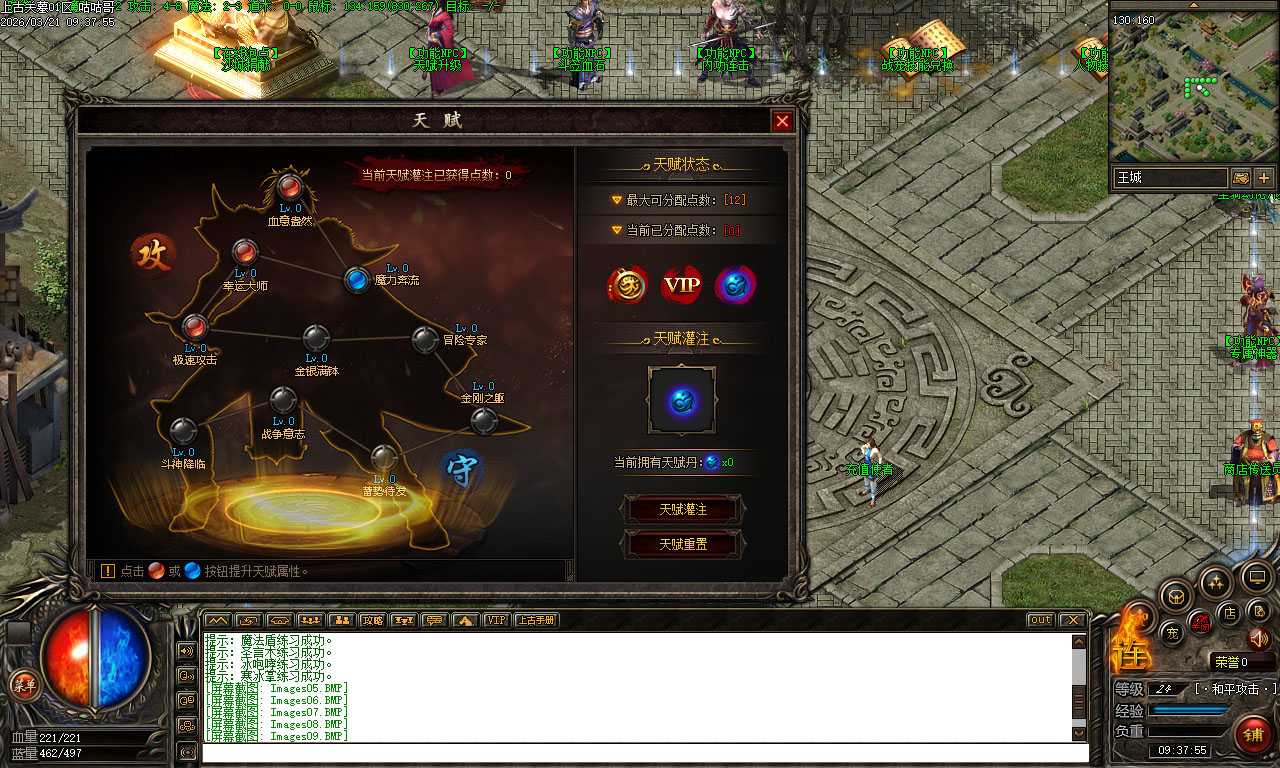Click the chat input field
This screenshot has height=768, width=1280.
click(640, 752)
